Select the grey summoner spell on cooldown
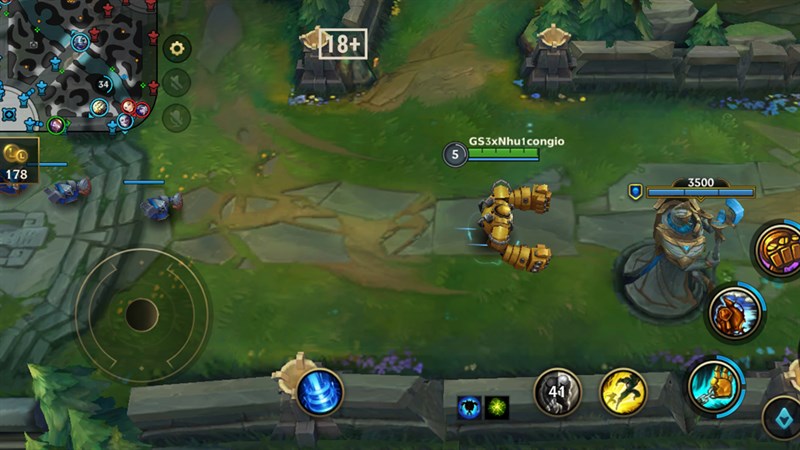800x450 pixels. tap(557, 392)
